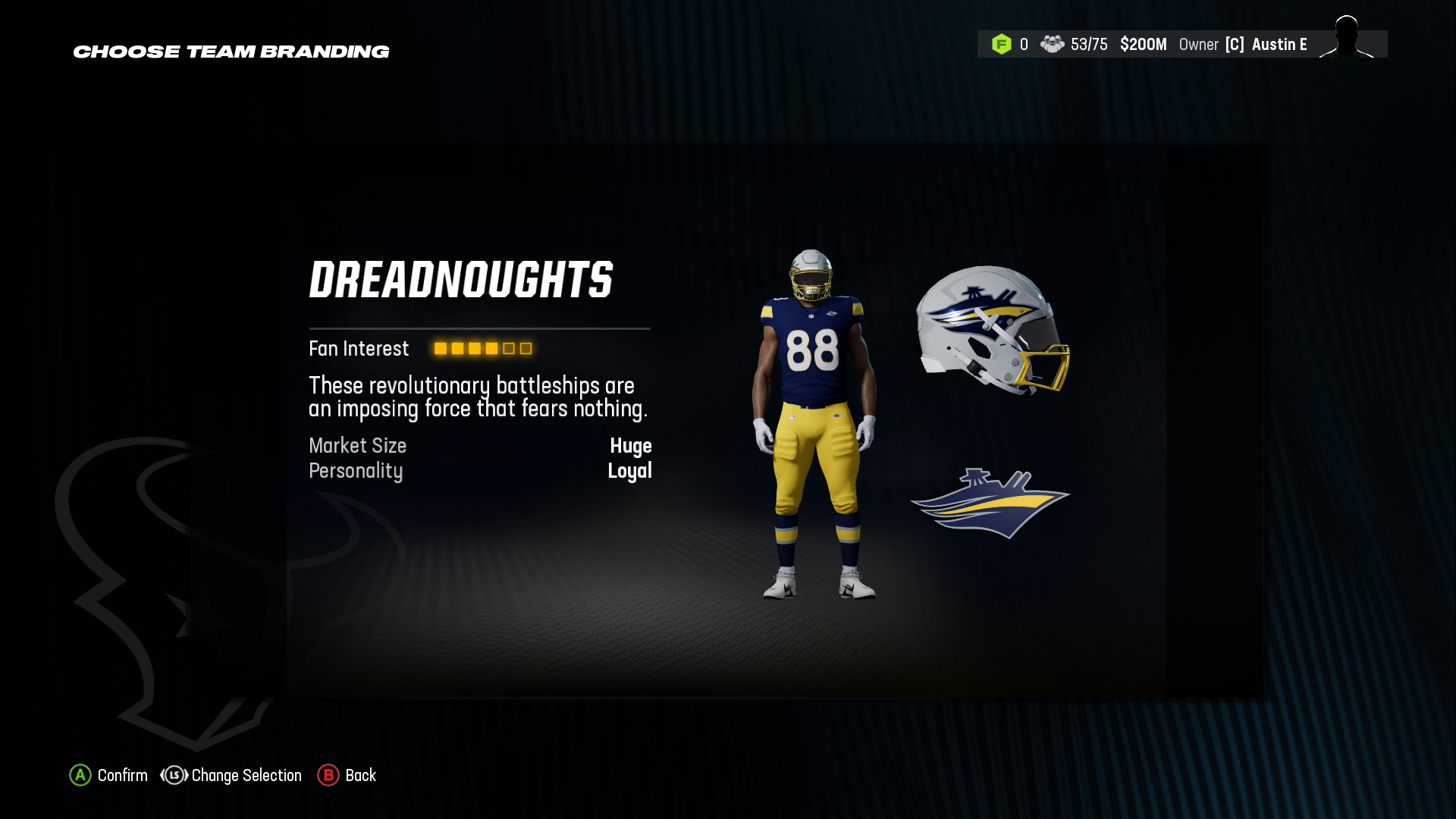The height and width of the screenshot is (819, 1456).
Task: Click the Fan Interest rating bar
Action: 482,349
